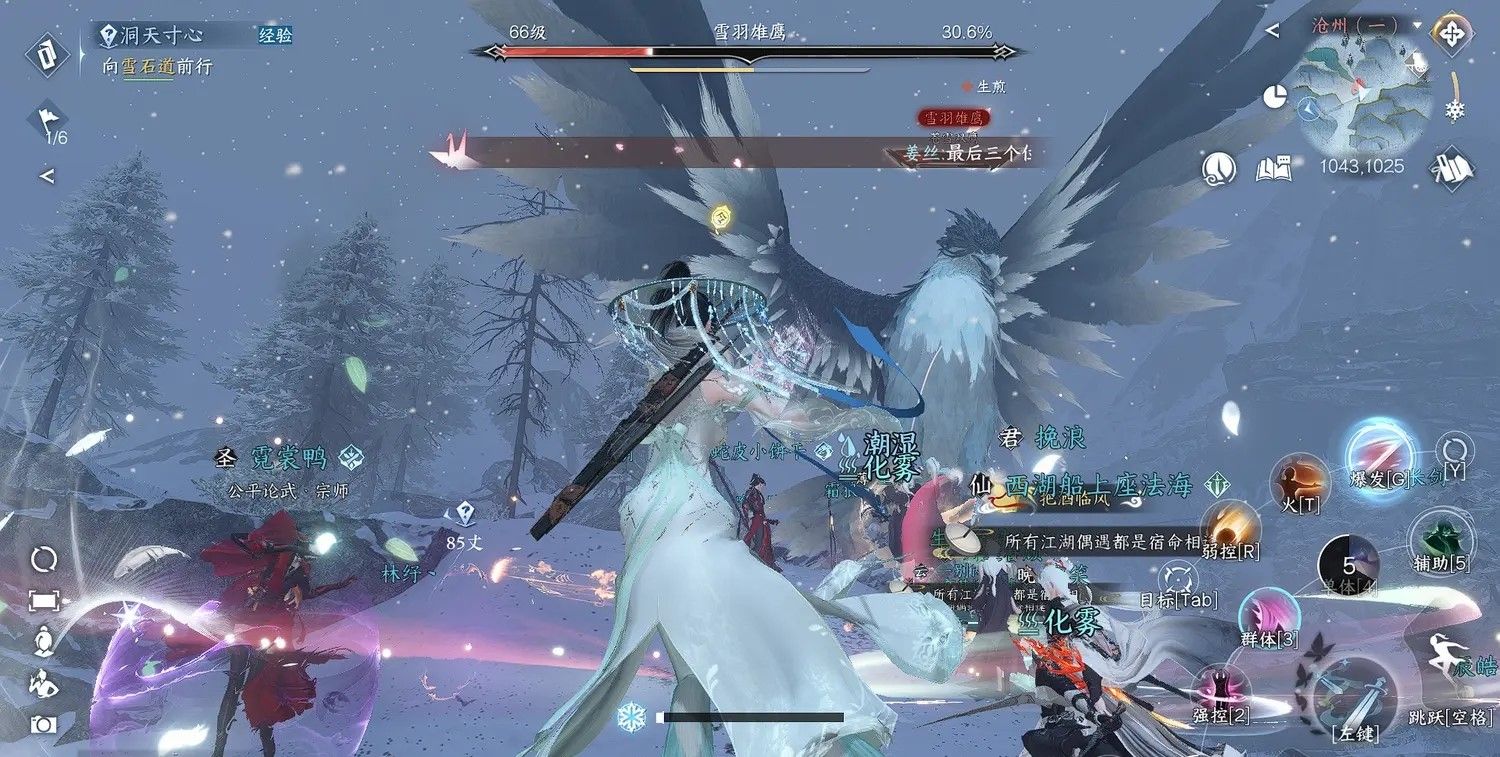The width and height of the screenshot is (1500, 757).
Task: Open the scroll and book diamond icon
Action: (1452, 167)
